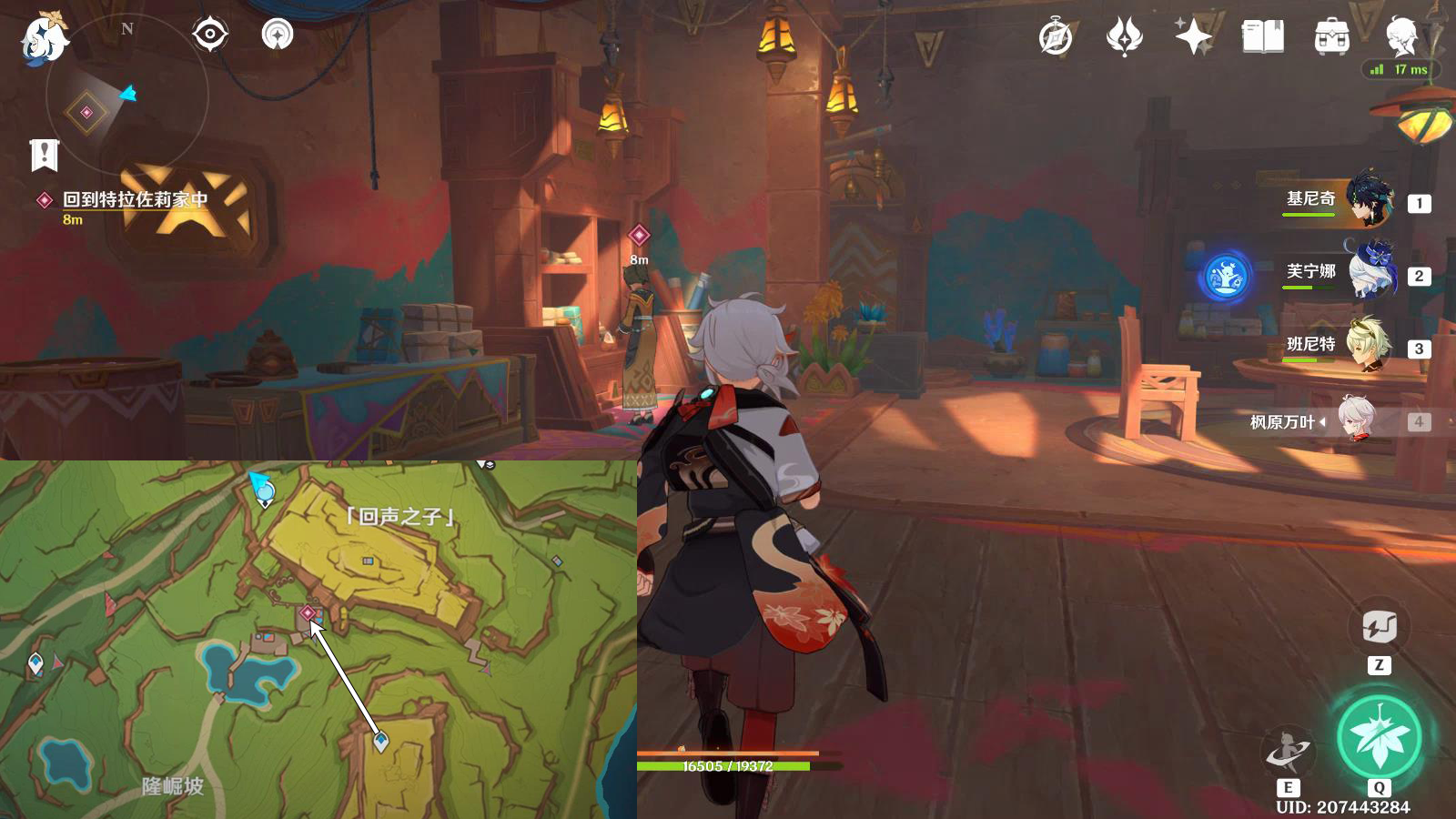Open the Paimon menu icon

[x=44, y=38]
